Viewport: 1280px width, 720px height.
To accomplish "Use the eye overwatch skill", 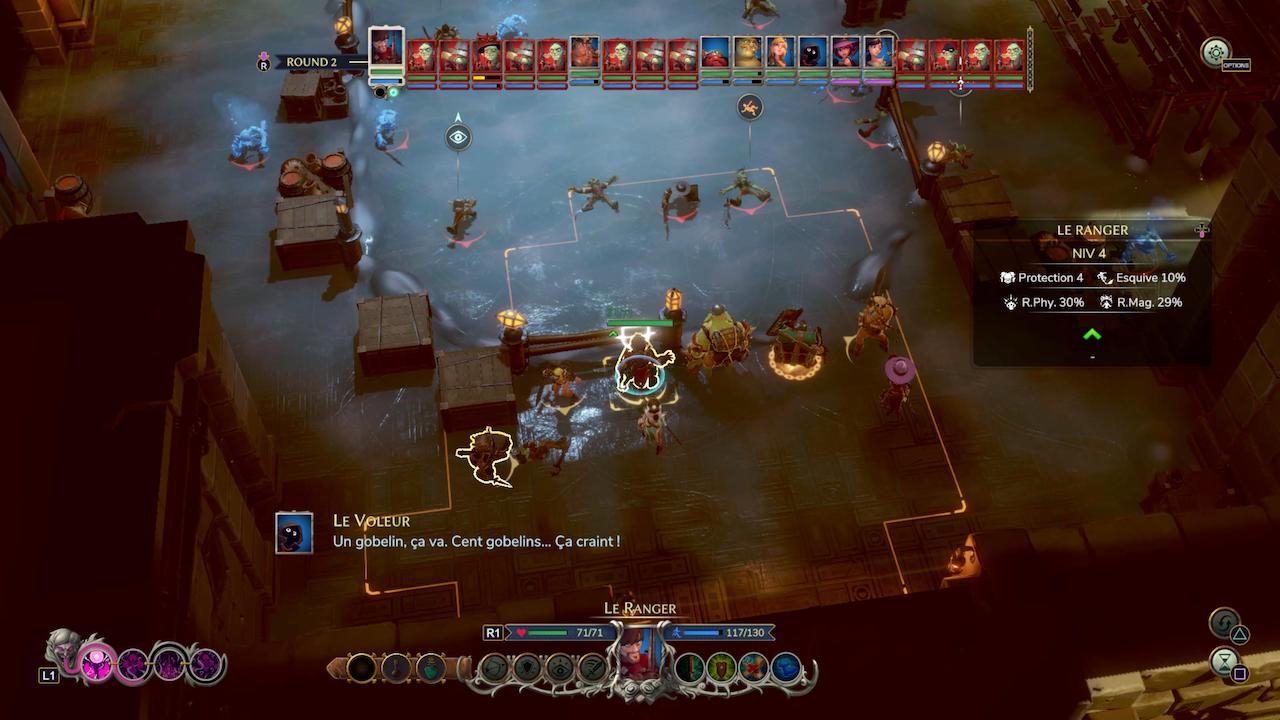I will (560, 668).
